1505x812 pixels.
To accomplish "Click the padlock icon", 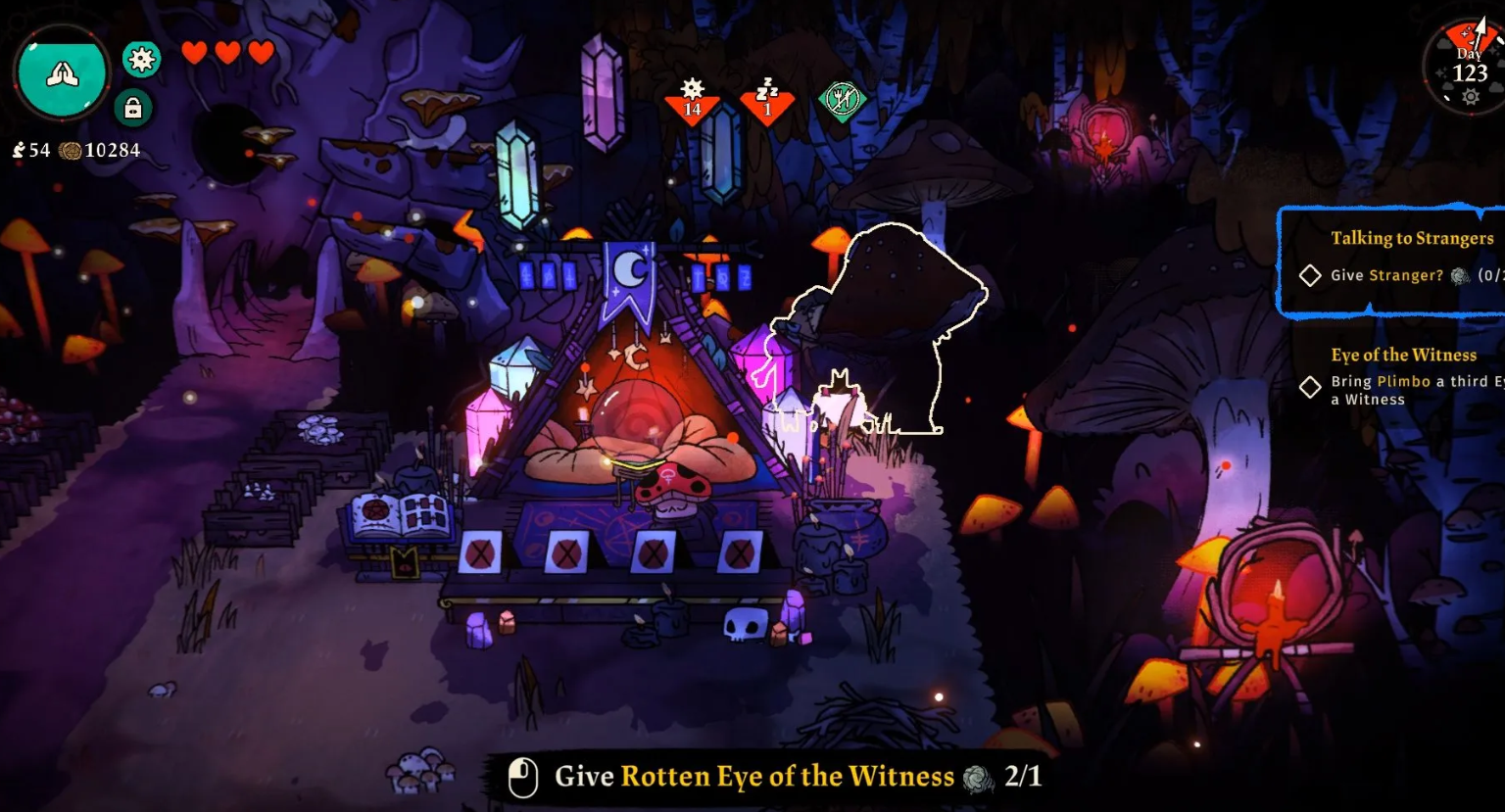I will tap(133, 108).
